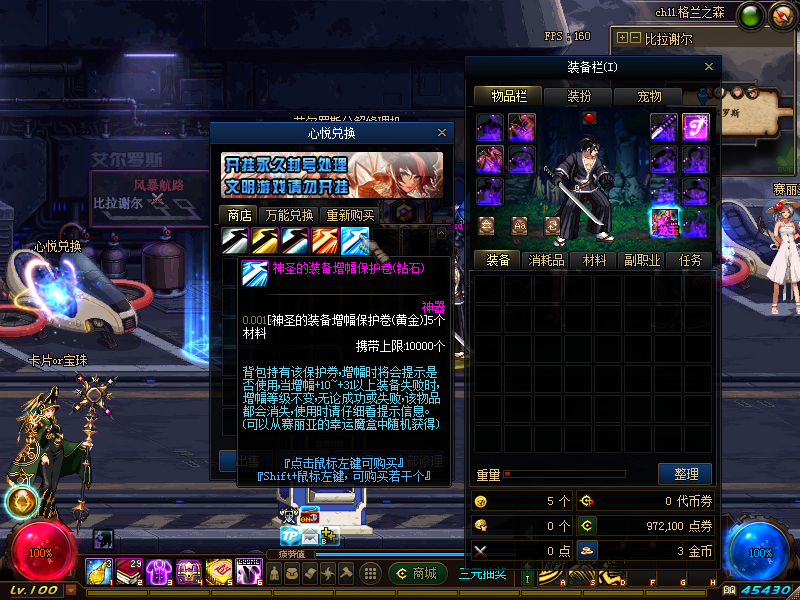Screen dimensions: 800x600
Task: Open the 商城 mall button
Action: [x=417, y=573]
